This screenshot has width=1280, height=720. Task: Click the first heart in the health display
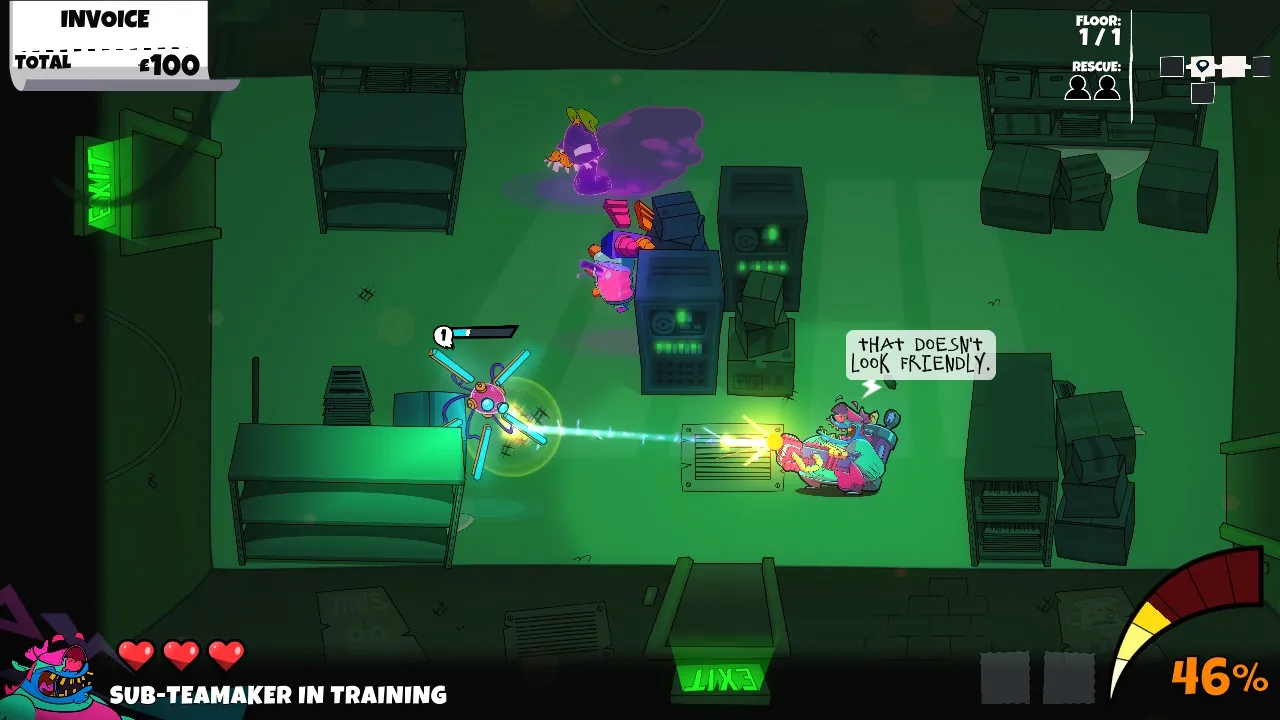point(136,653)
